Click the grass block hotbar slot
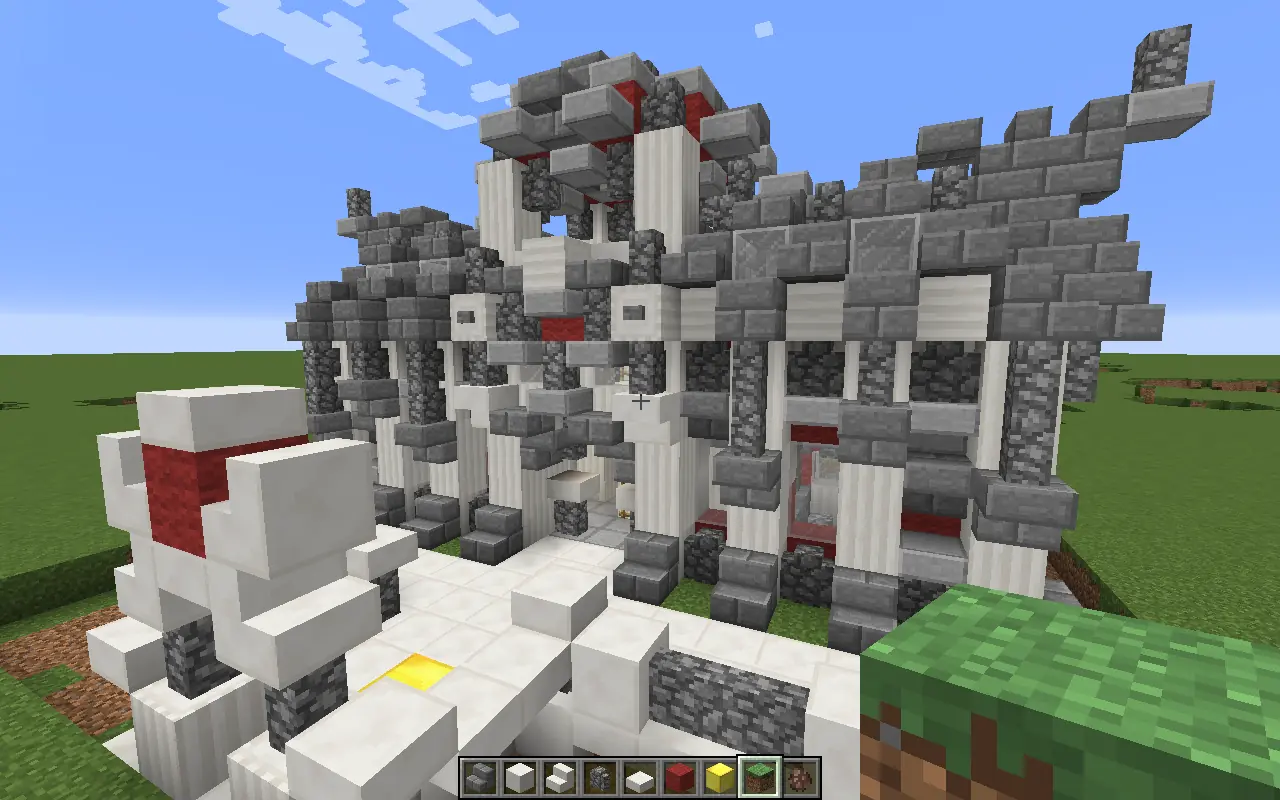Viewport: 1280px width, 800px height. 760,777
